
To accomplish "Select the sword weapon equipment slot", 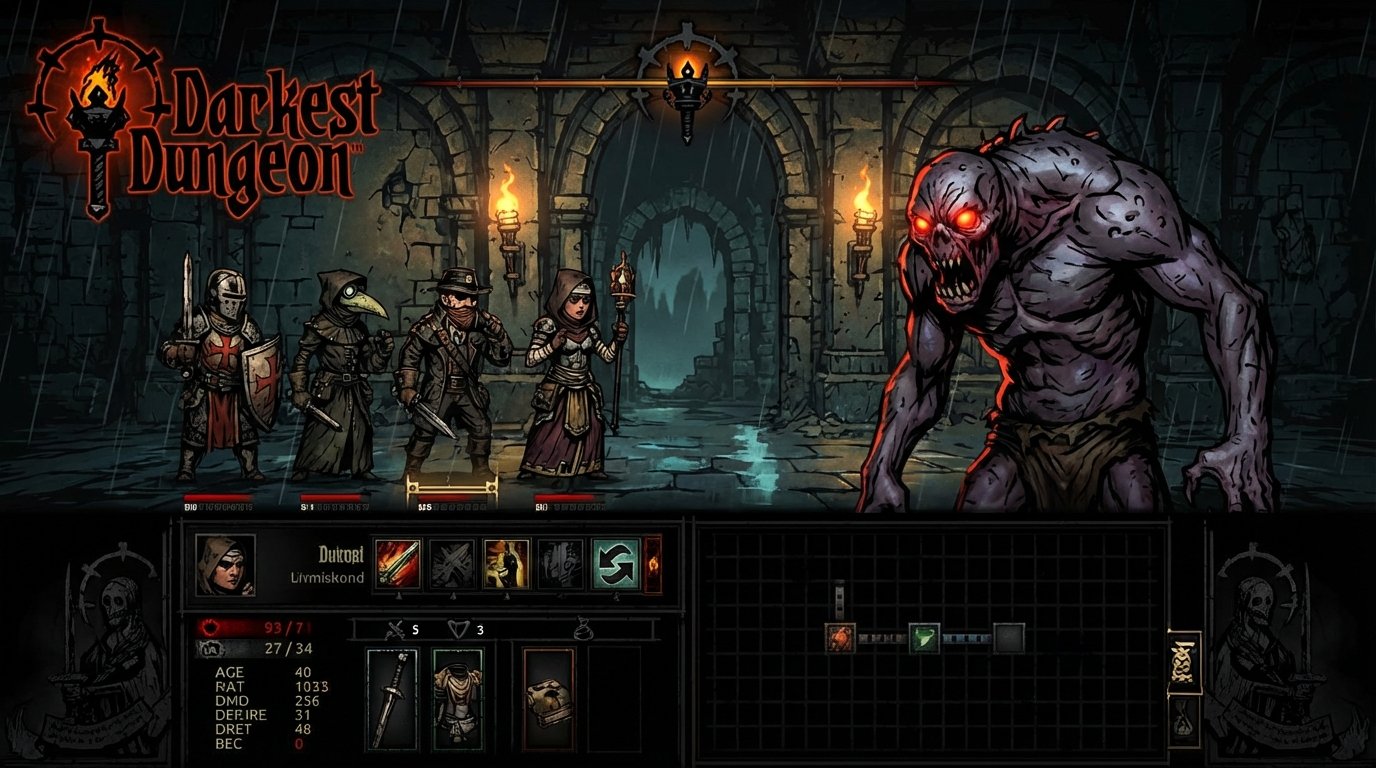I will [x=391, y=698].
